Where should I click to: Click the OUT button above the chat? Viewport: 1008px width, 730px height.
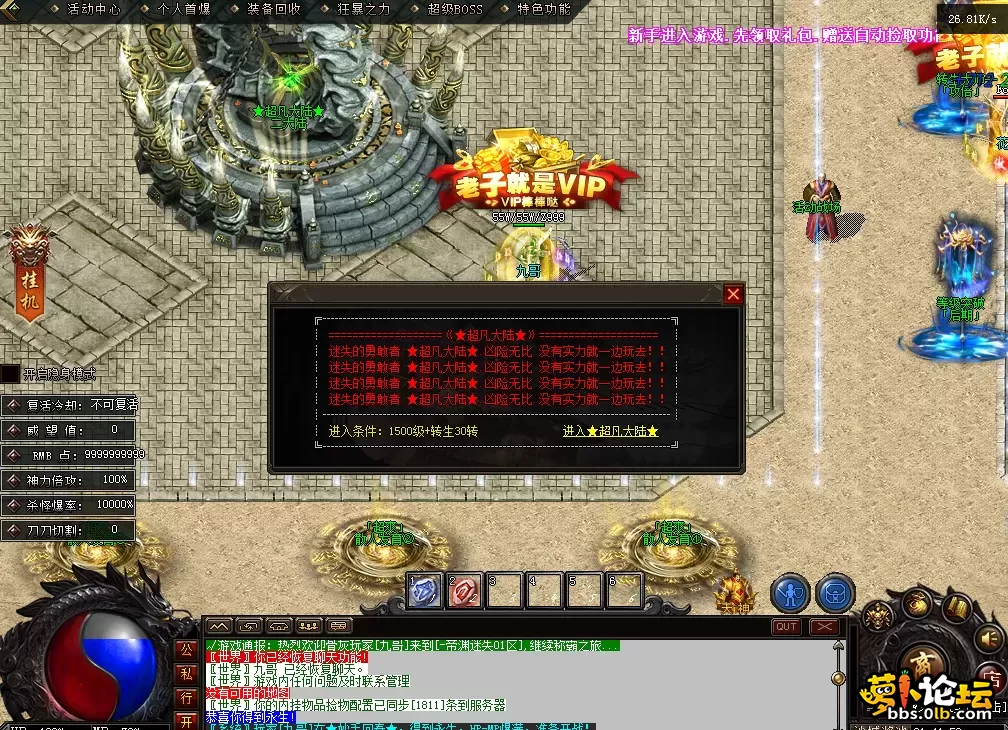(x=787, y=626)
